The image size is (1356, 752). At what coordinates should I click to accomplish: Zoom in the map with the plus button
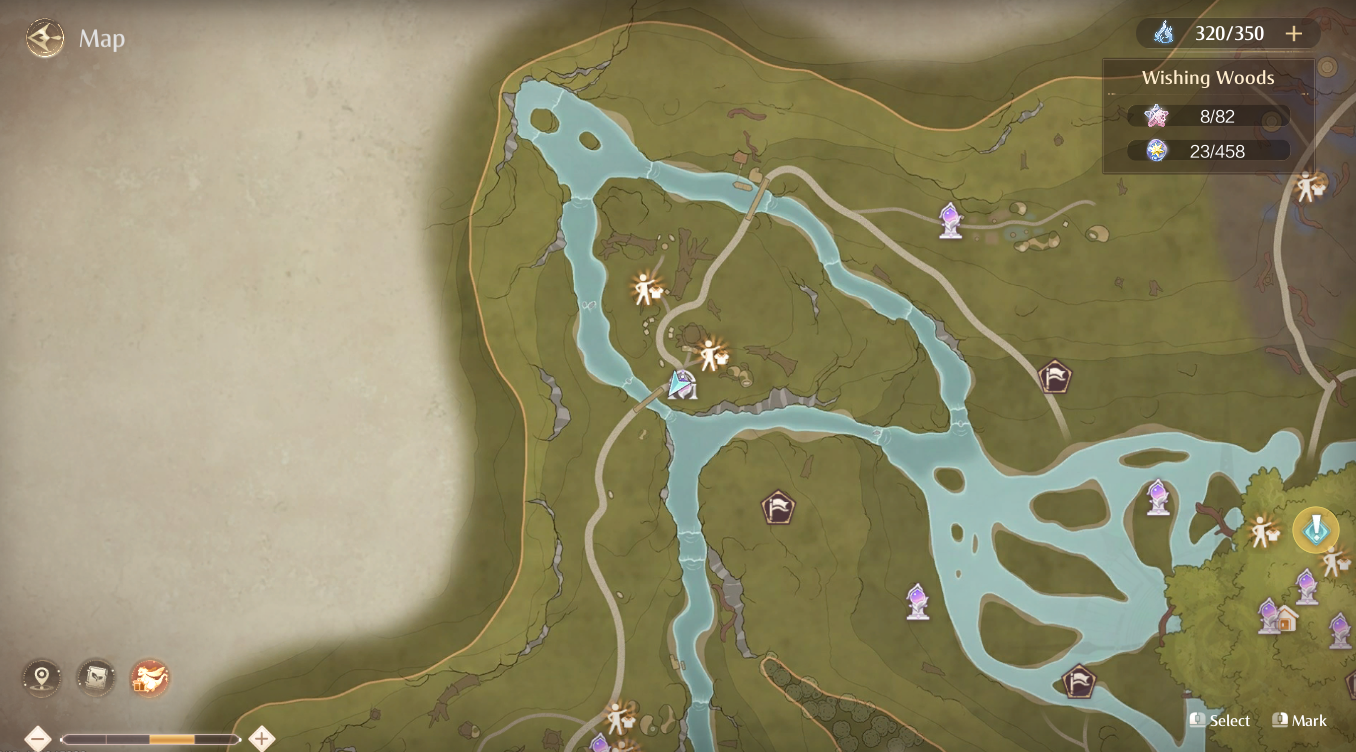[x=262, y=739]
